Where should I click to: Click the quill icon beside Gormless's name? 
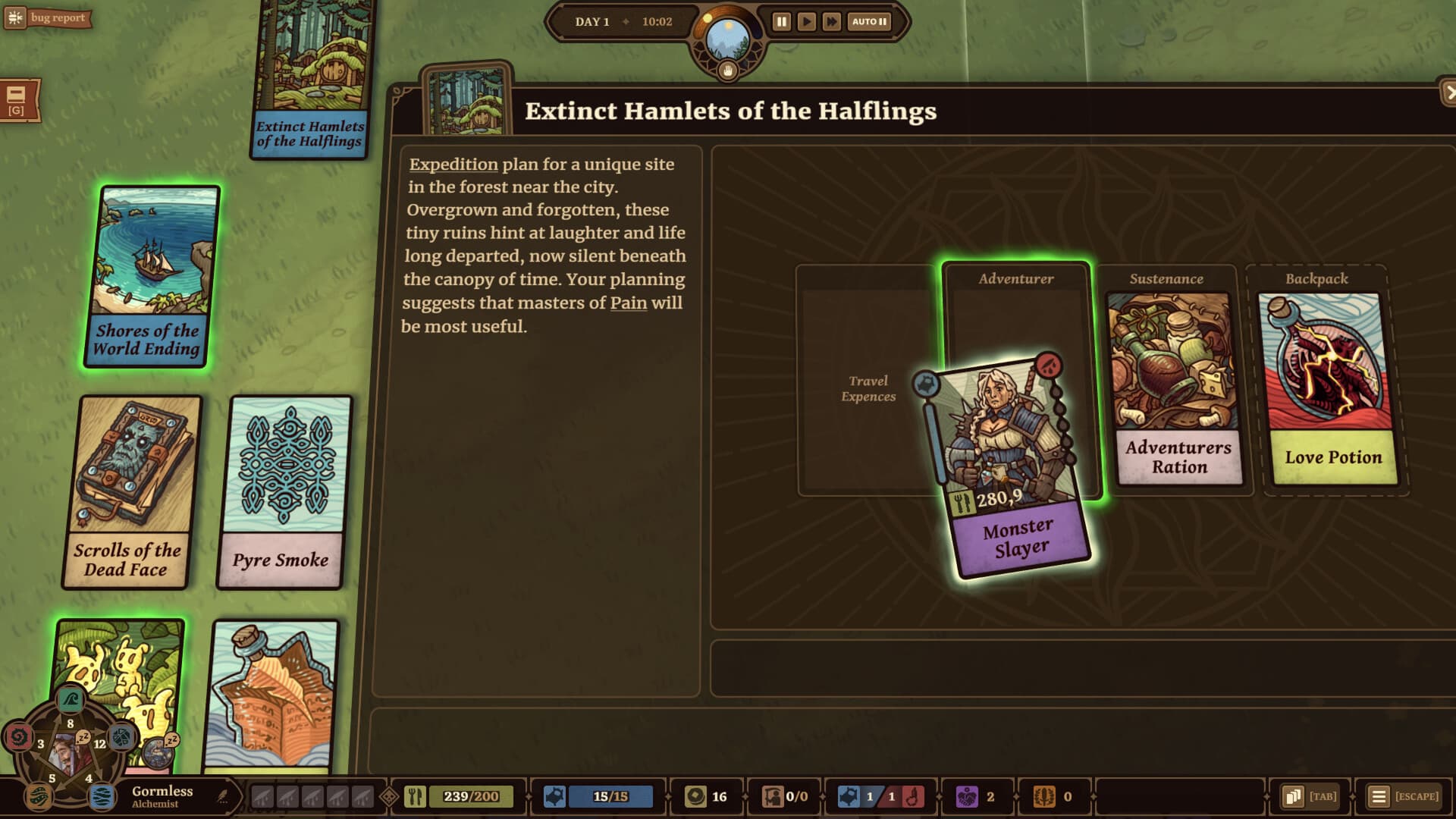click(222, 793)
